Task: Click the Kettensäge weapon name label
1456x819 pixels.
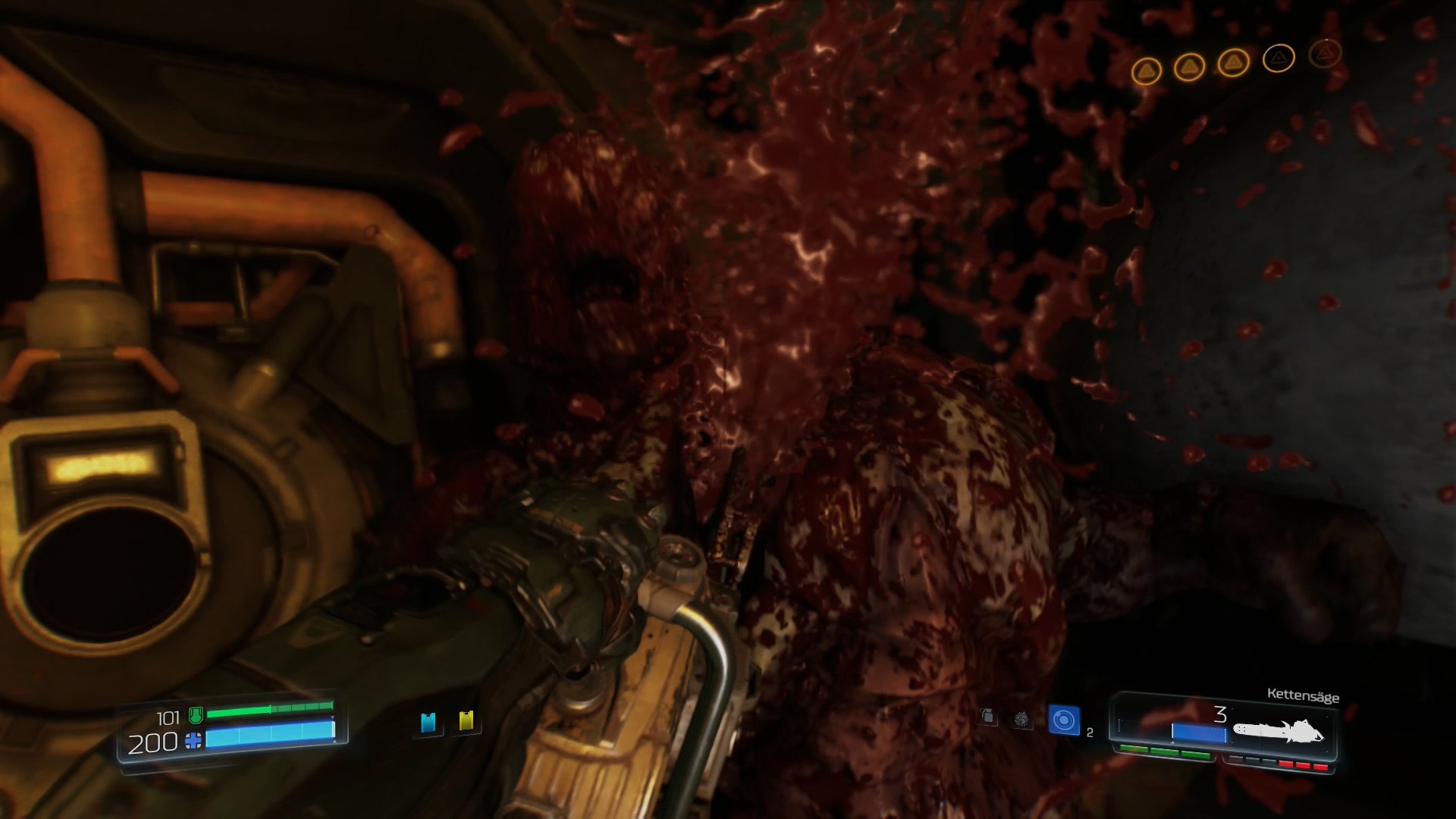Action: click(1304, 695)
